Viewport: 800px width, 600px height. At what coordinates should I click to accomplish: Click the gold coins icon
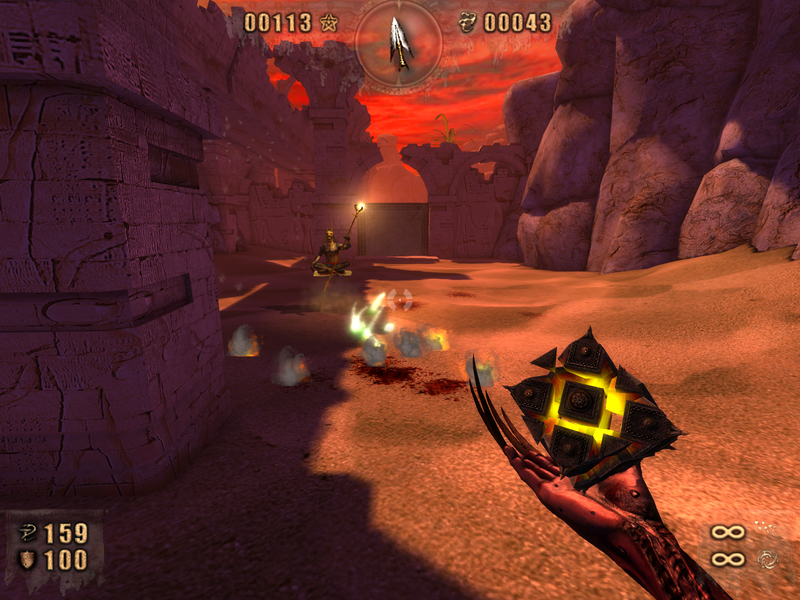[467, 22]
